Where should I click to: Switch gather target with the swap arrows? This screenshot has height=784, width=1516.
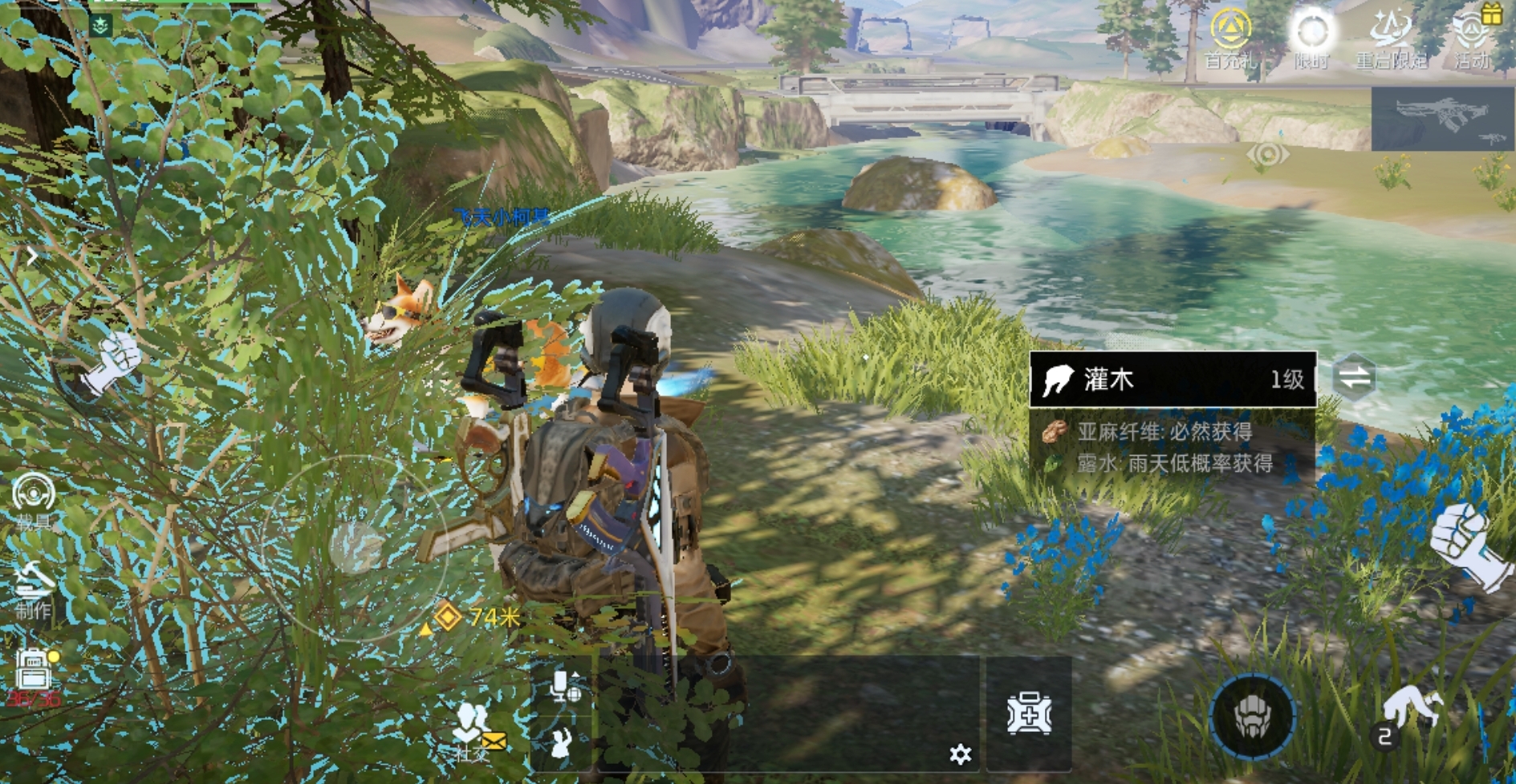point(1355,377)
